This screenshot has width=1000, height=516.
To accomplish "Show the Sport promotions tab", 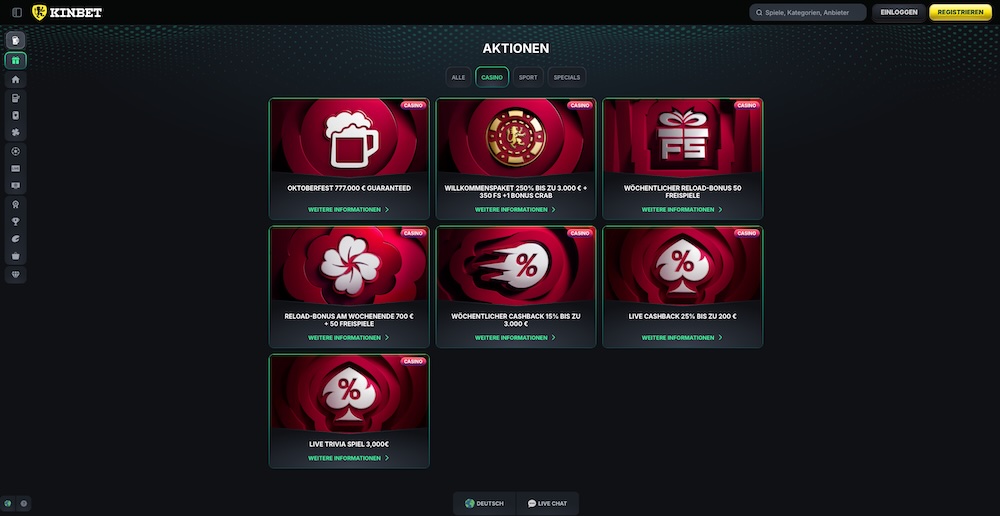I will [528, 77].
